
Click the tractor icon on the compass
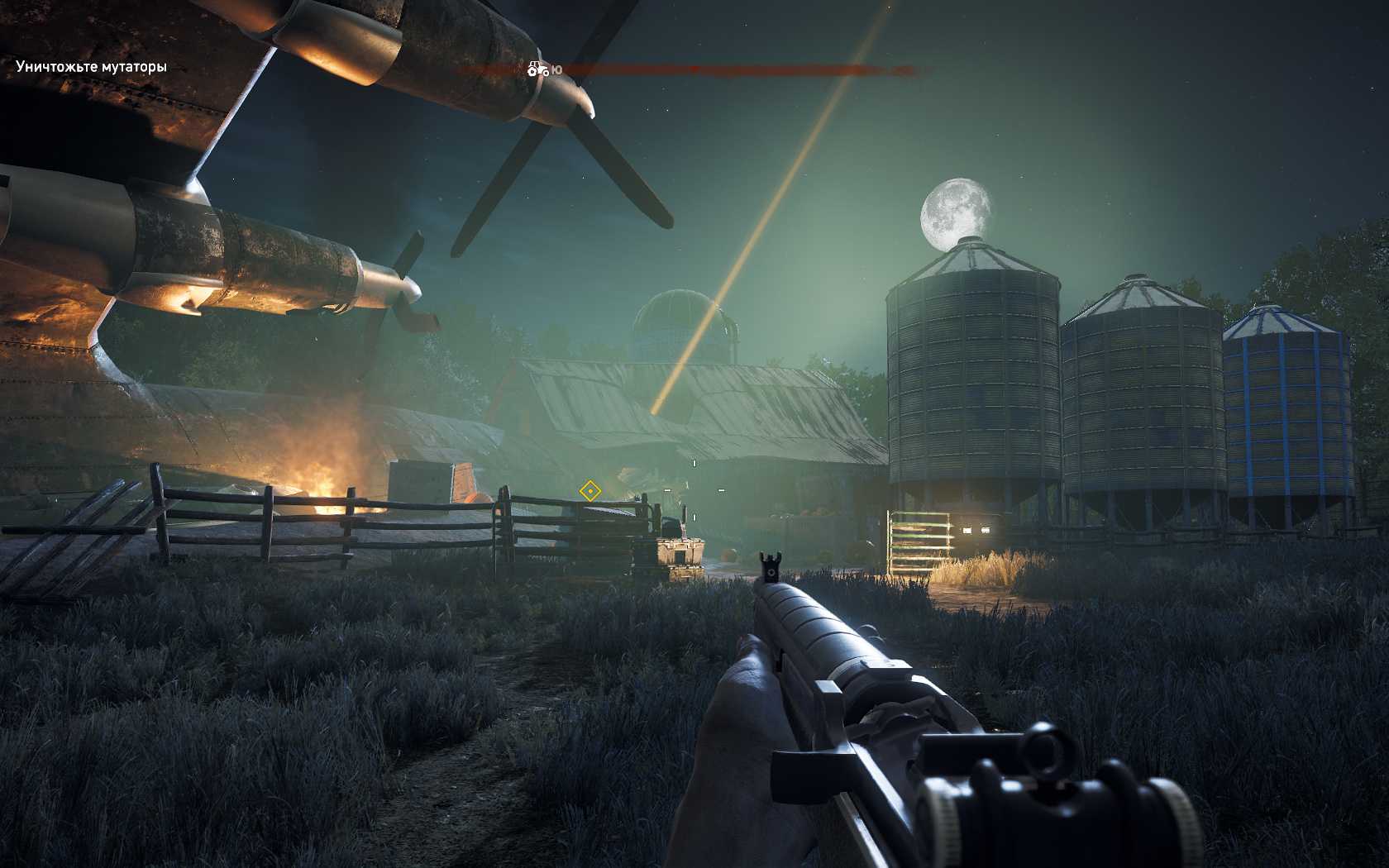click(537, 69)
